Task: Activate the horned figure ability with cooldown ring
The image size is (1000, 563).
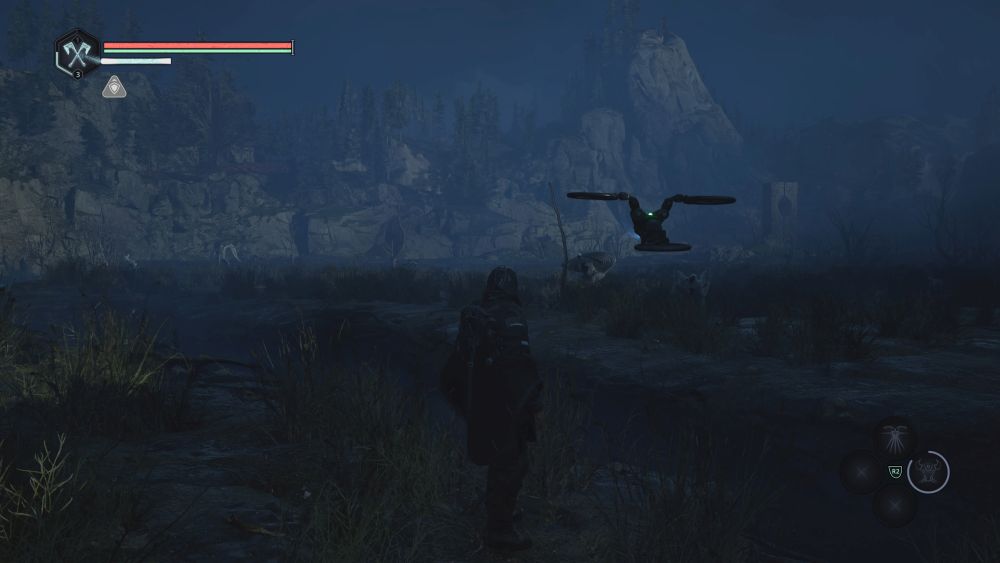Action: tap(928, 472)
